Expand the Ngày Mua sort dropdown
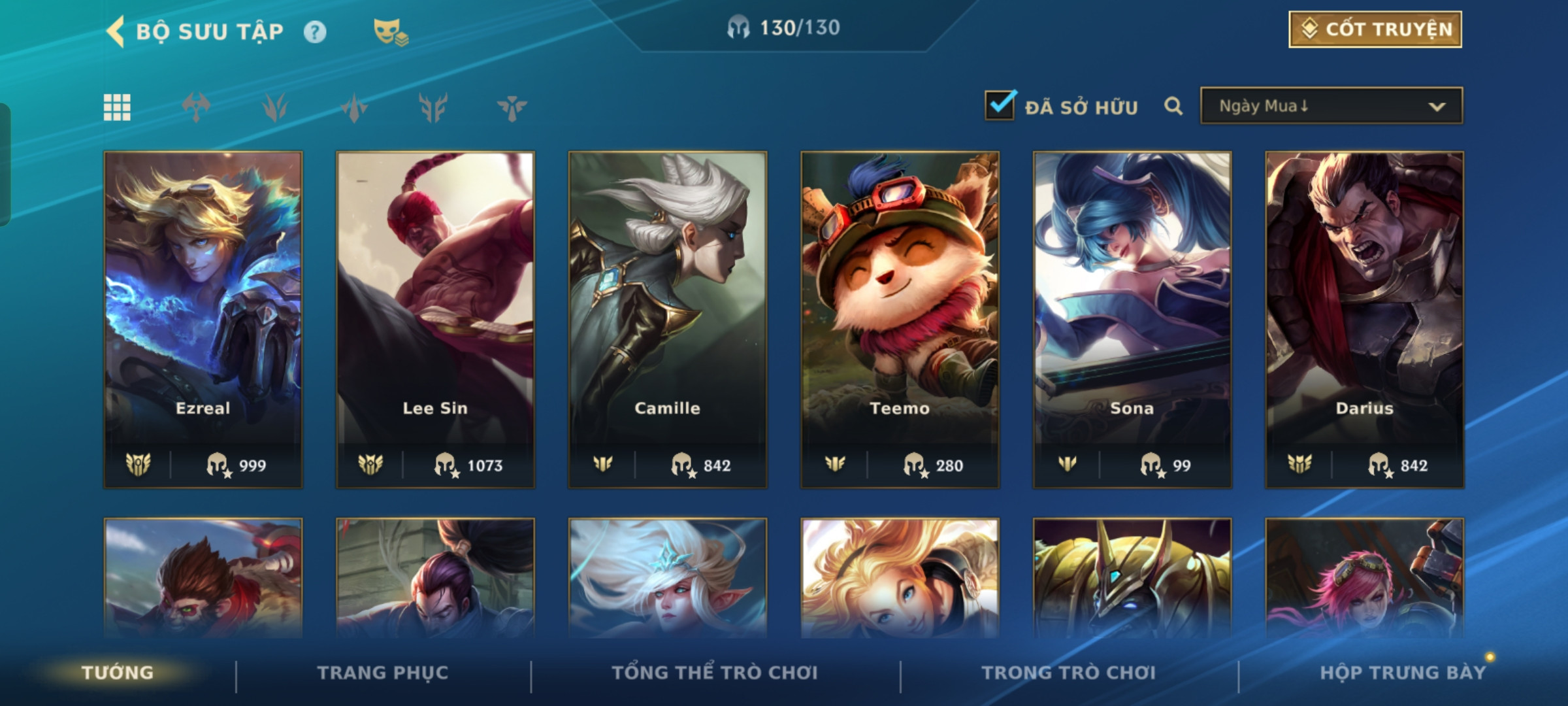Viewport: 1568px width, 706px height. 1331,106
